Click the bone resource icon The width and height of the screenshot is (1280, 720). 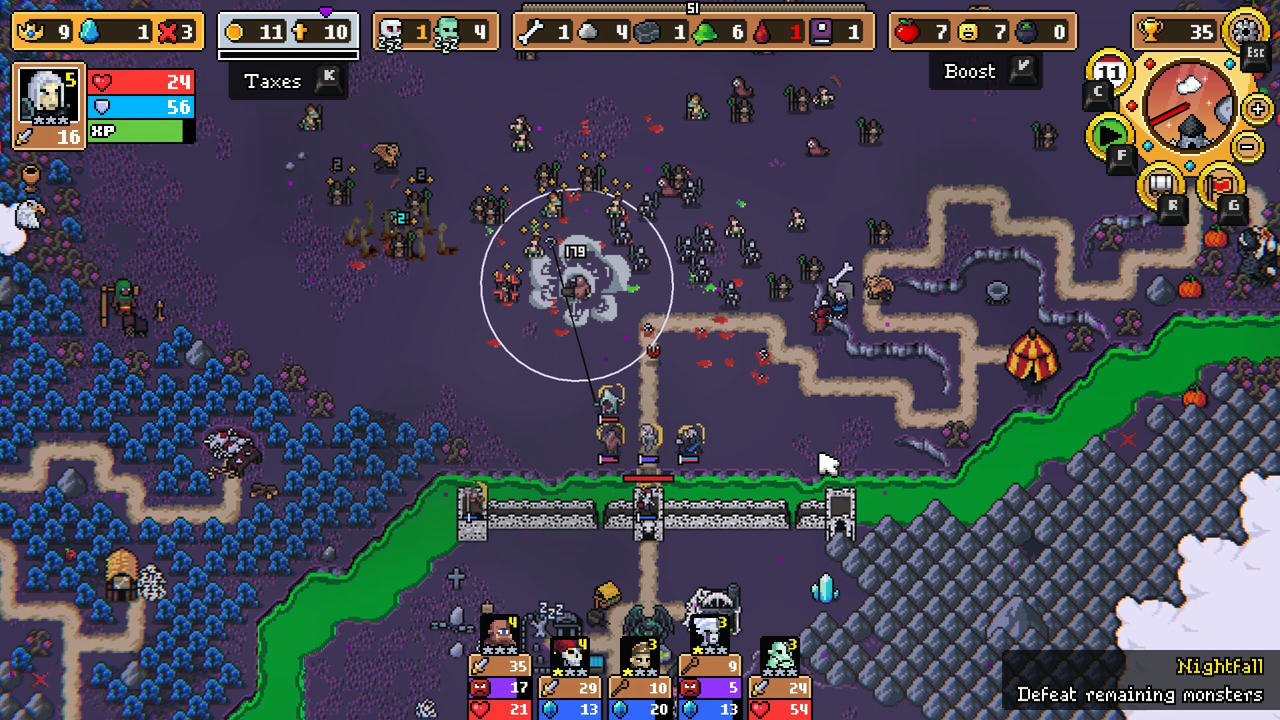coord(533,31)
